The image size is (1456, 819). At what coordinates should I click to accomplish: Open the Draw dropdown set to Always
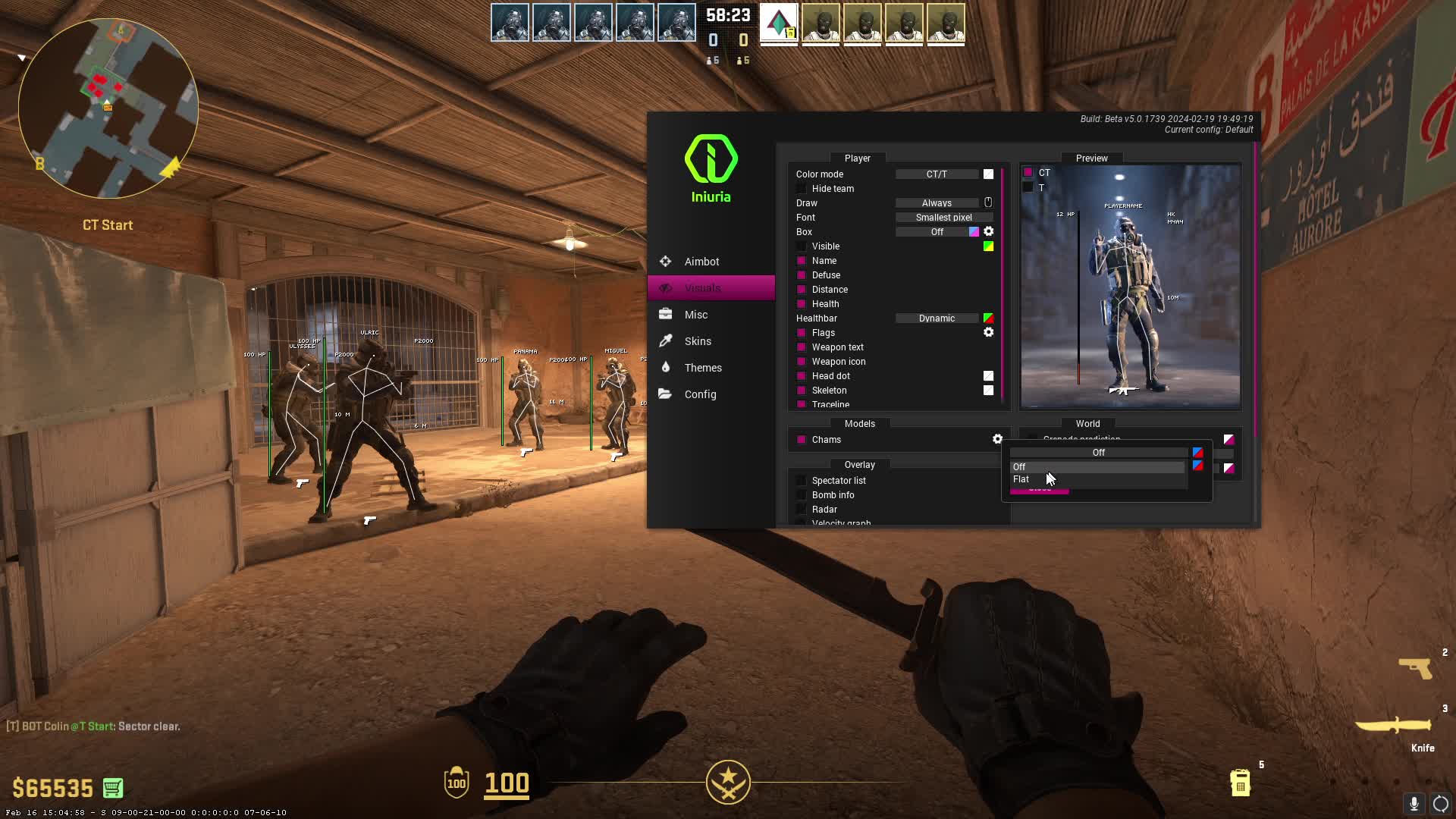tap(937, 203)
